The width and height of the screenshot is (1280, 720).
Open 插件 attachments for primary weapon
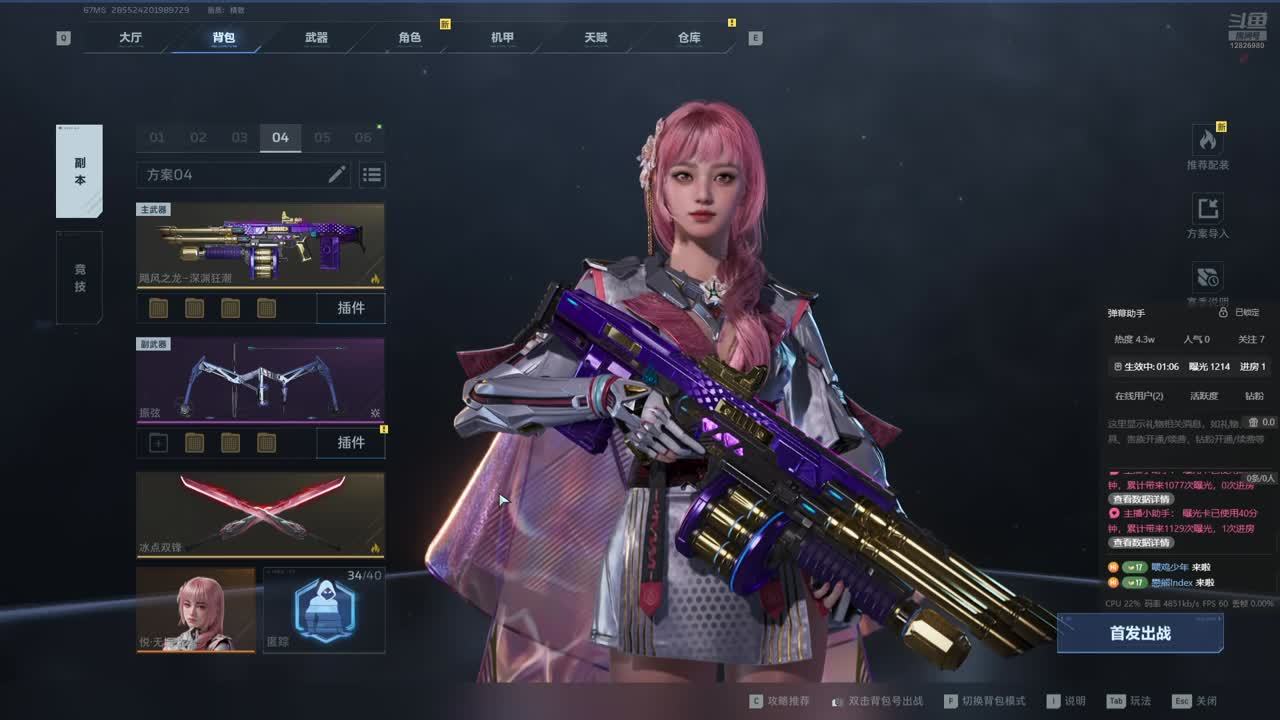tap(351, 308)
